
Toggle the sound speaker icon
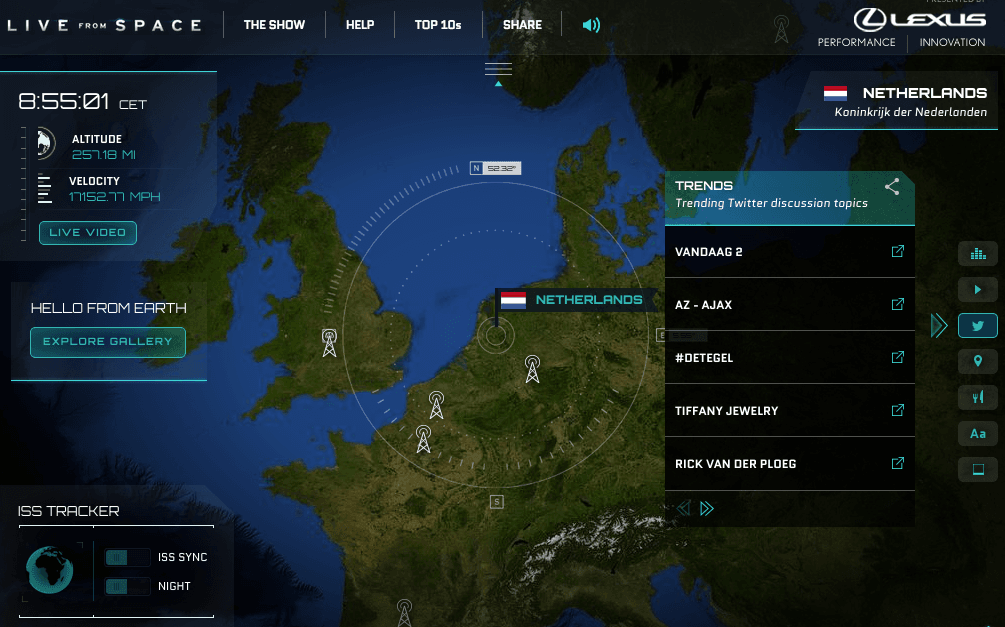coord(591,25)
